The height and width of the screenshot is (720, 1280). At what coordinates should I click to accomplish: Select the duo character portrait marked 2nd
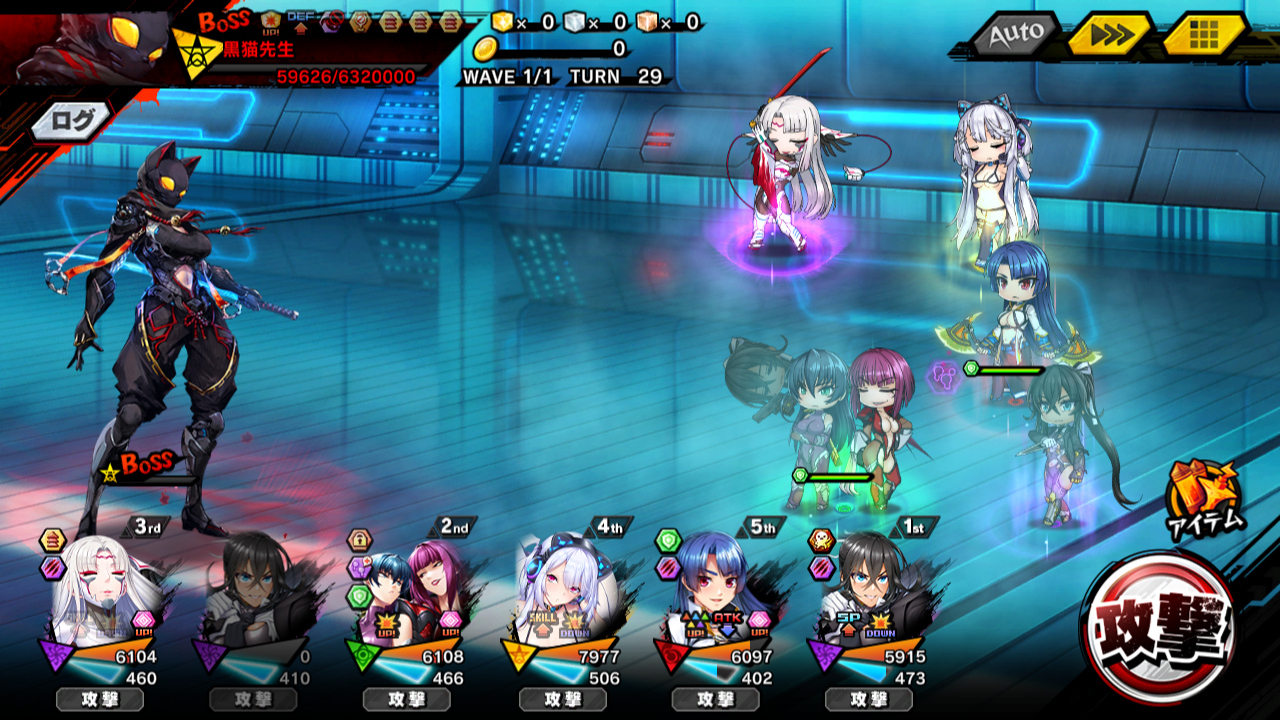[408, 590]
